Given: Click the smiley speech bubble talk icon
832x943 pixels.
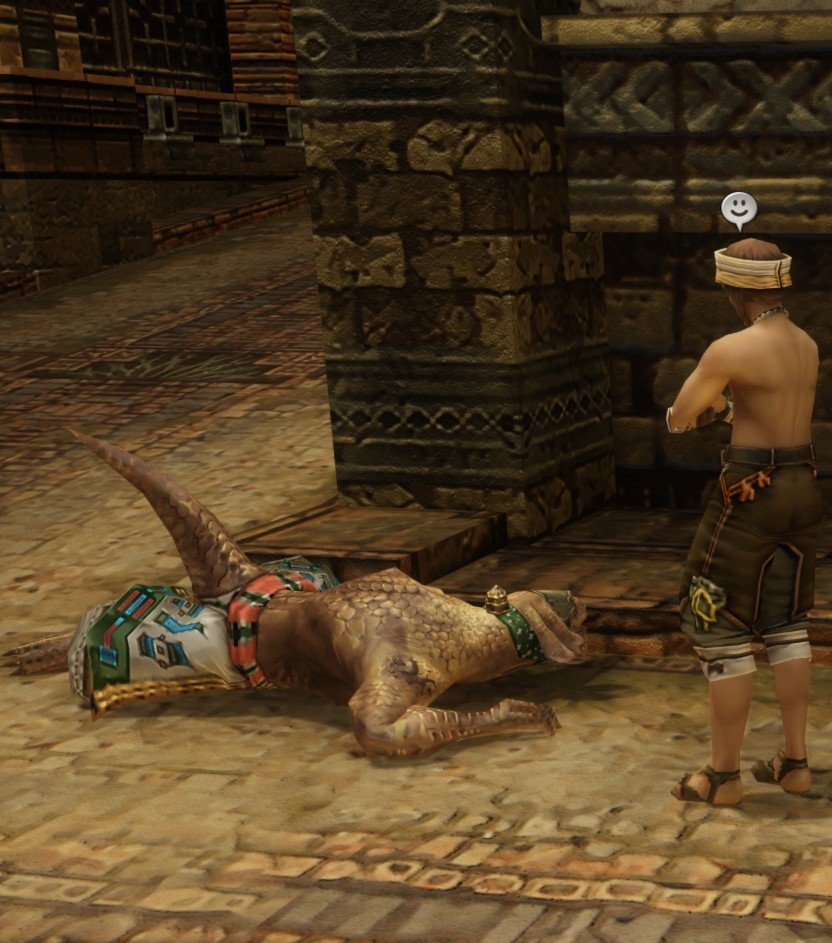Looking at the screenshot, I should click(x=738, y=209).
